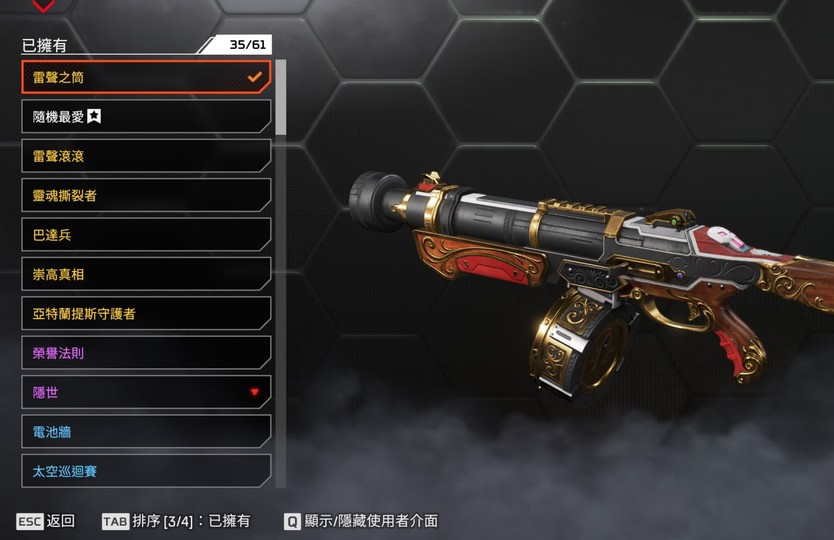834x540 pixels.
Task: Change sorting via 排序 已擁有
Action: (176, 521)
